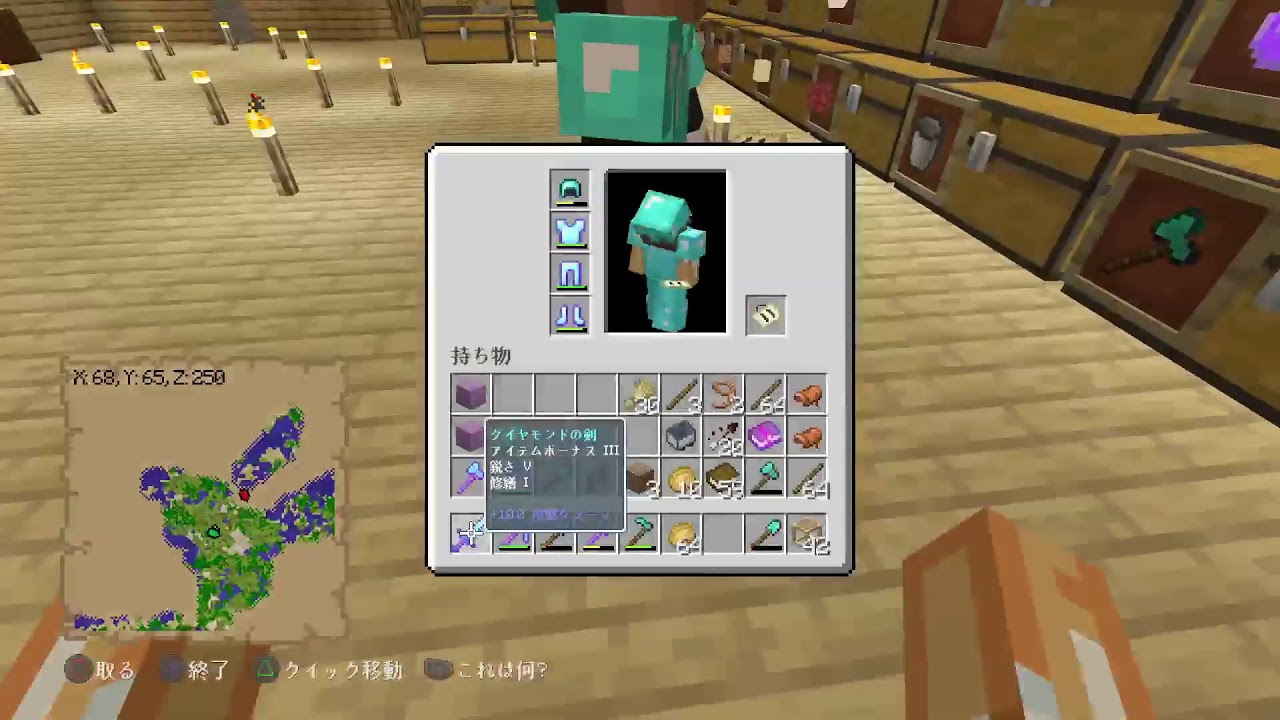This screenshot has width=1280, height=720.
Task: Click the rotating player character preview
Action: point(665,250)
